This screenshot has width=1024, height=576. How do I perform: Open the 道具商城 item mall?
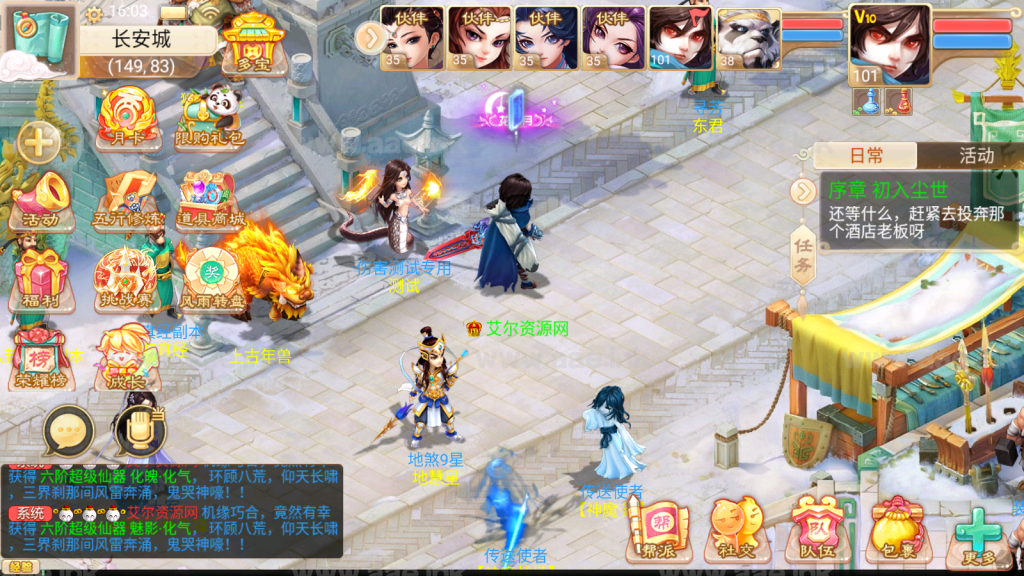click(x=211, y=201)
